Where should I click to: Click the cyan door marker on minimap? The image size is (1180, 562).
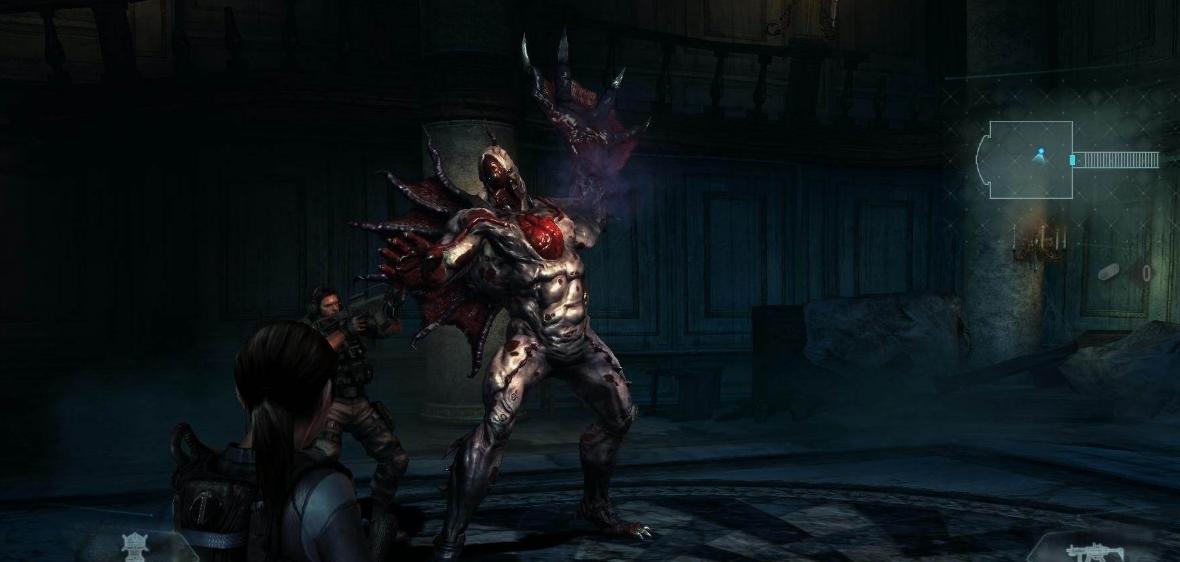point(1073,160)
